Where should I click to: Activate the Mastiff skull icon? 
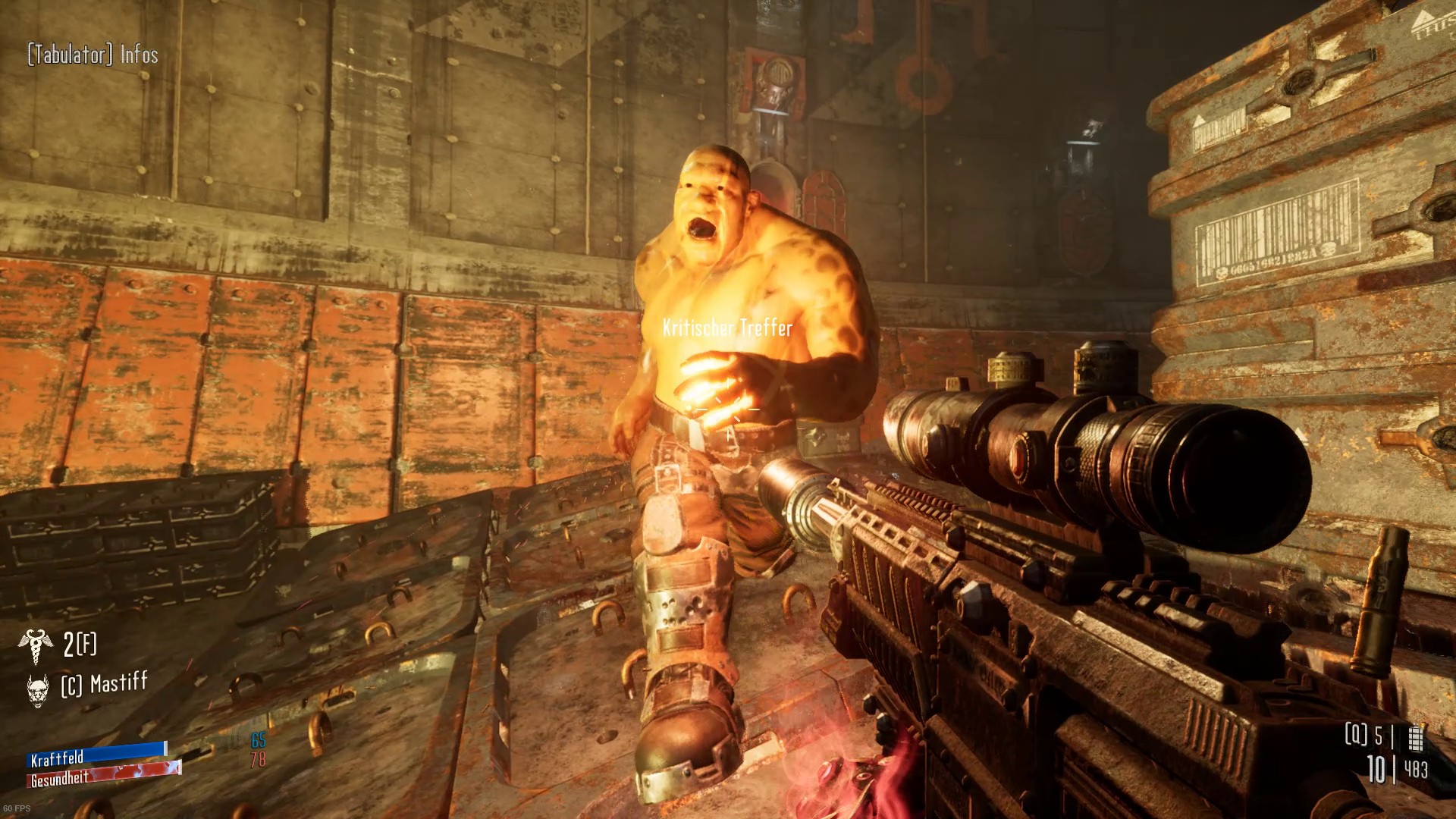tap(37, 689)
